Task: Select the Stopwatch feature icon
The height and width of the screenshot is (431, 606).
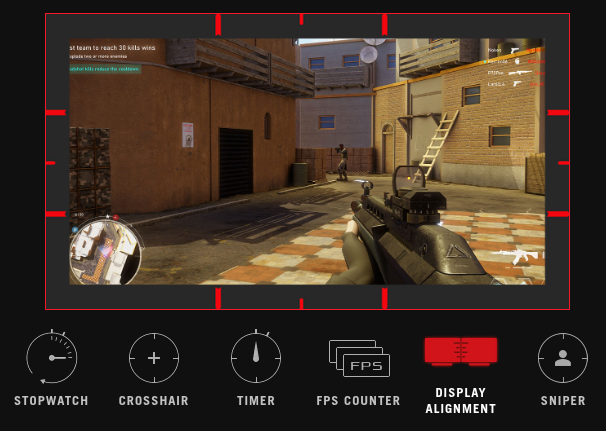Action: click(51, 358)
